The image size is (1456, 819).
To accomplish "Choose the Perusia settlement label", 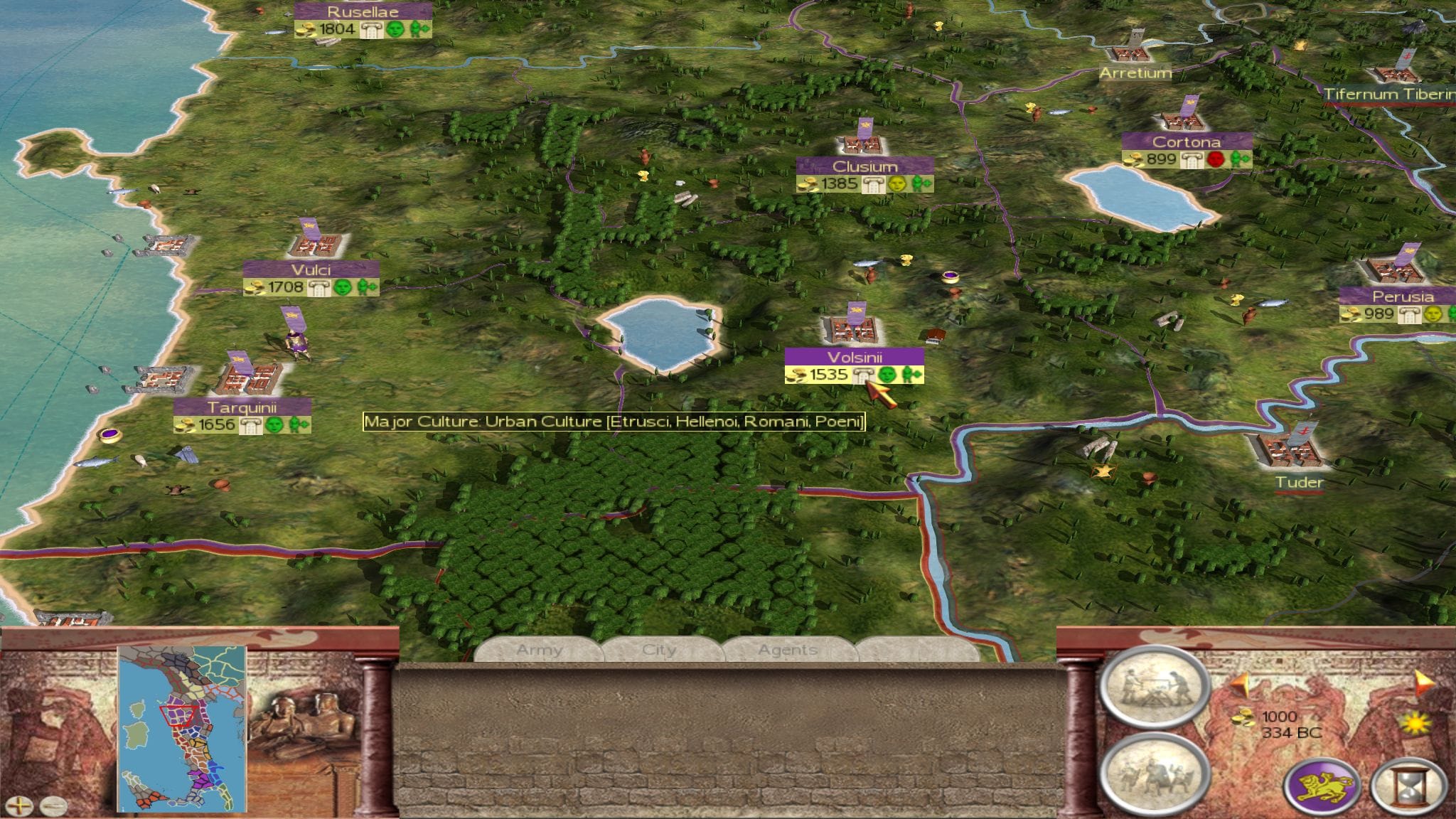I will tap(1403, 296).
